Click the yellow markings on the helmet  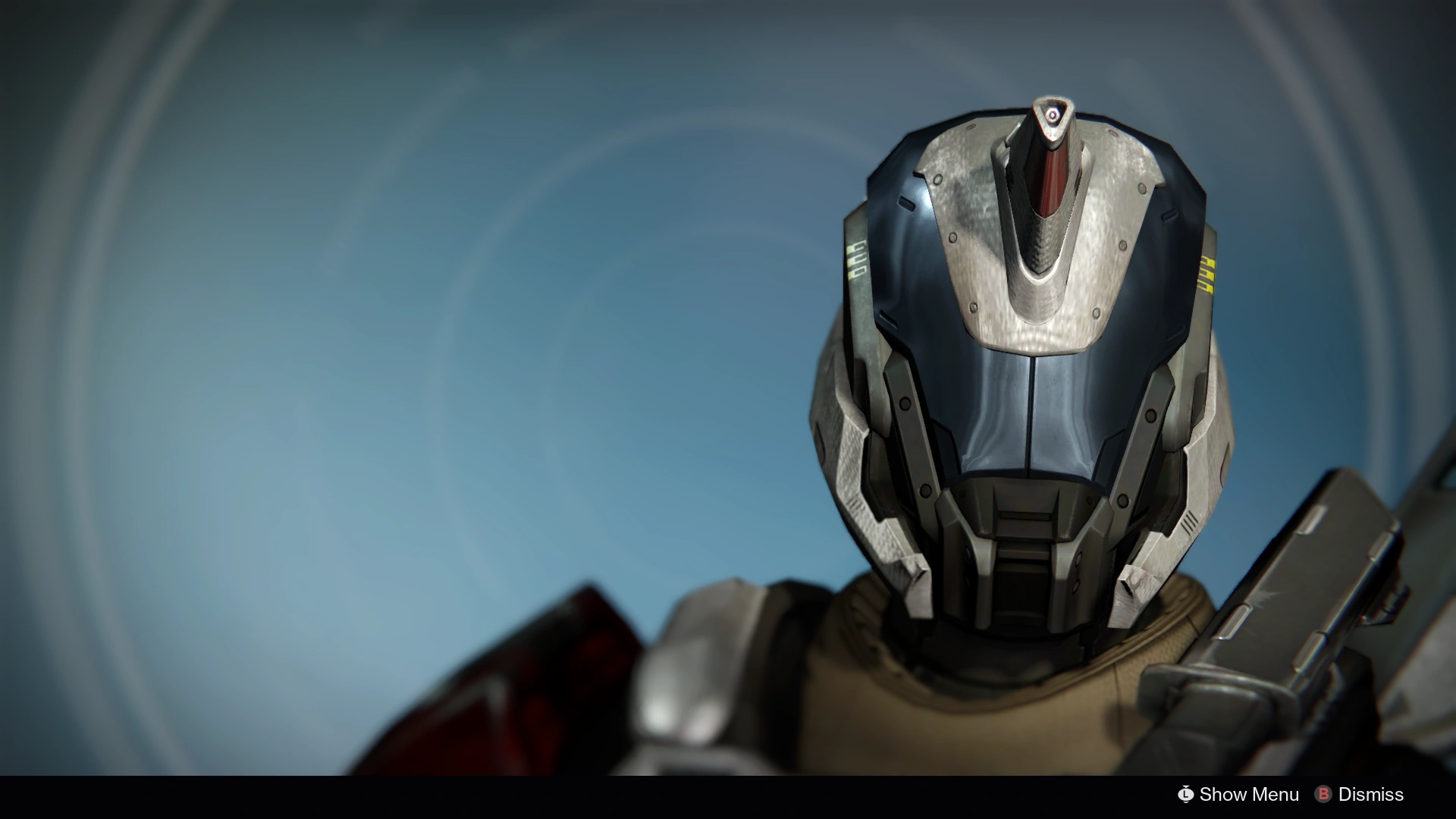coord(1206,273)
